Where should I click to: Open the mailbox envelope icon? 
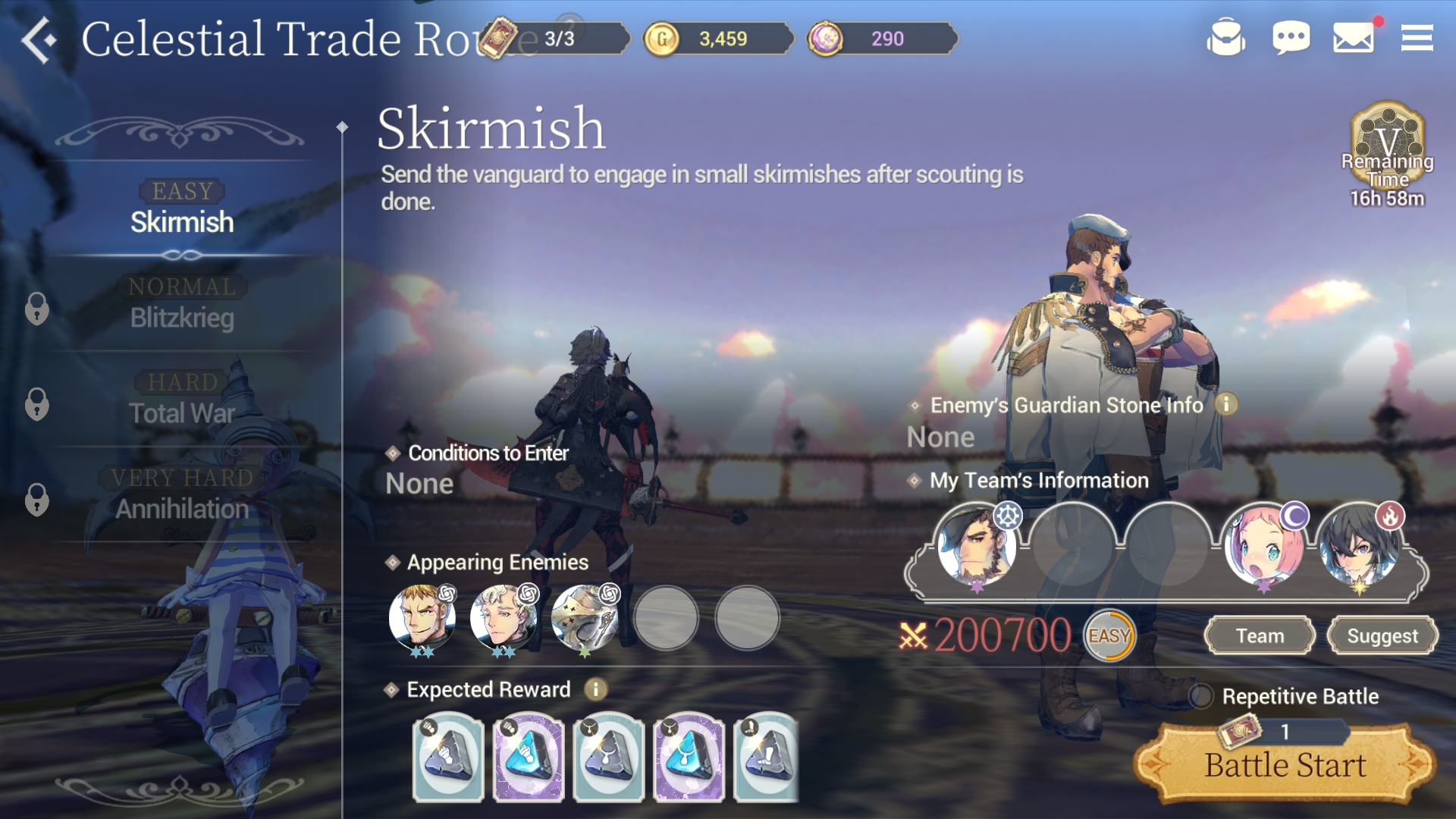pos(1354,38)
